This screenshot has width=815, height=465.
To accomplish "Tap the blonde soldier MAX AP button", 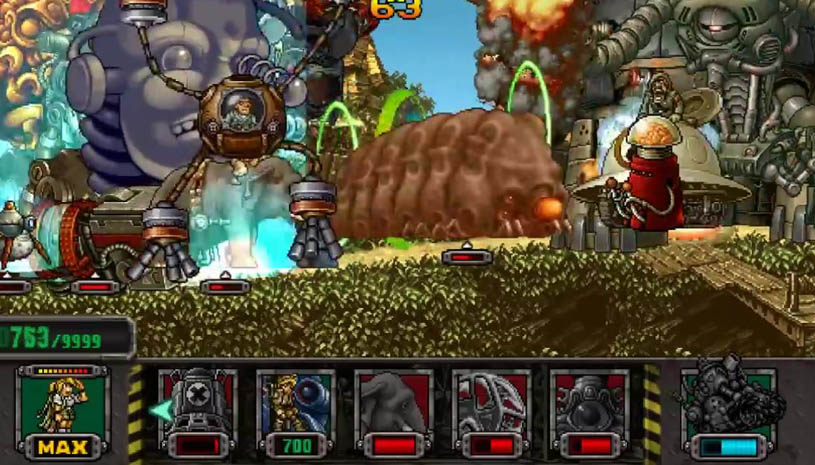I will (63, 412).
